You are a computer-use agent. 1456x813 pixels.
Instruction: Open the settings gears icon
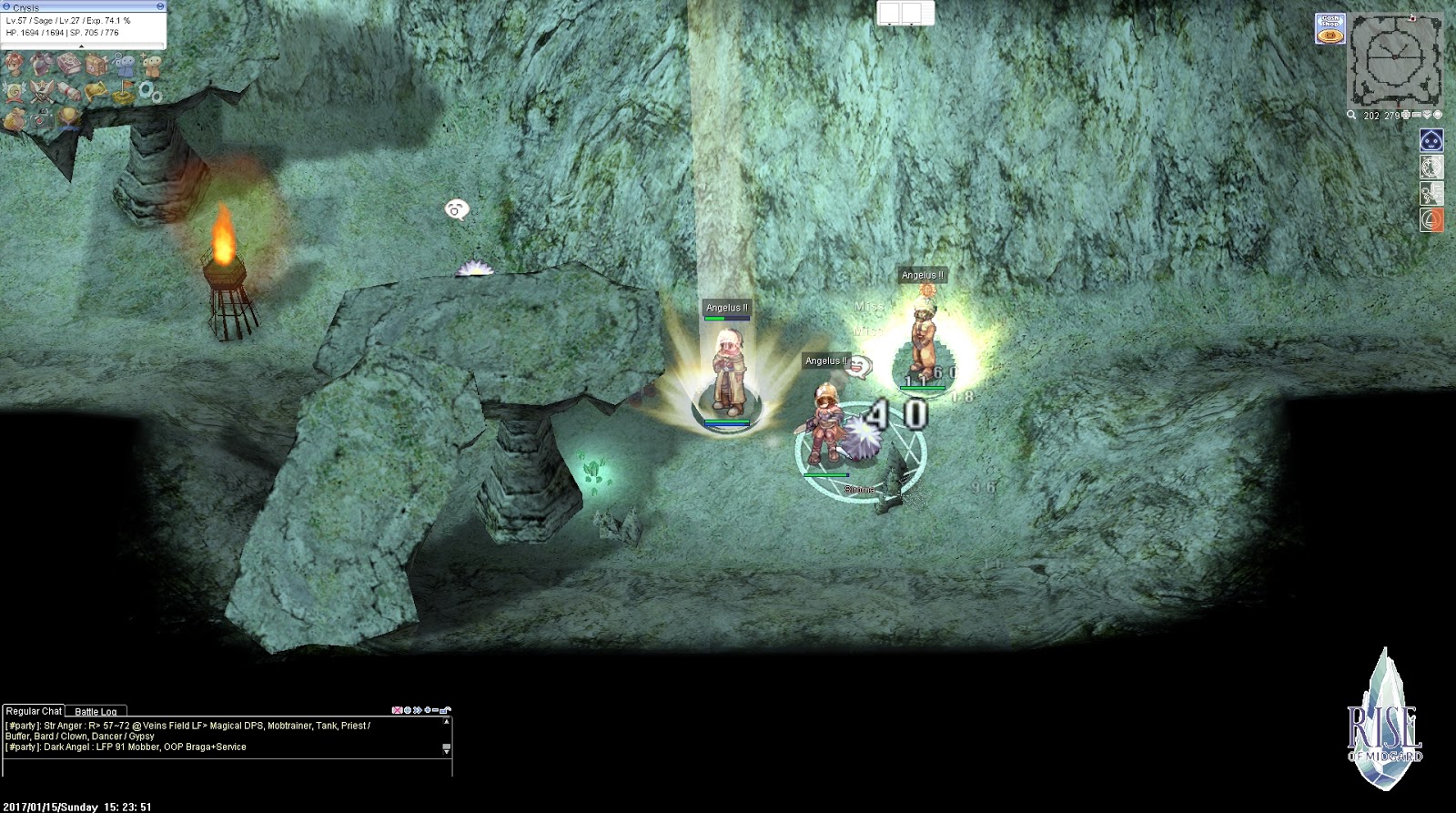[x=151, y=91]
